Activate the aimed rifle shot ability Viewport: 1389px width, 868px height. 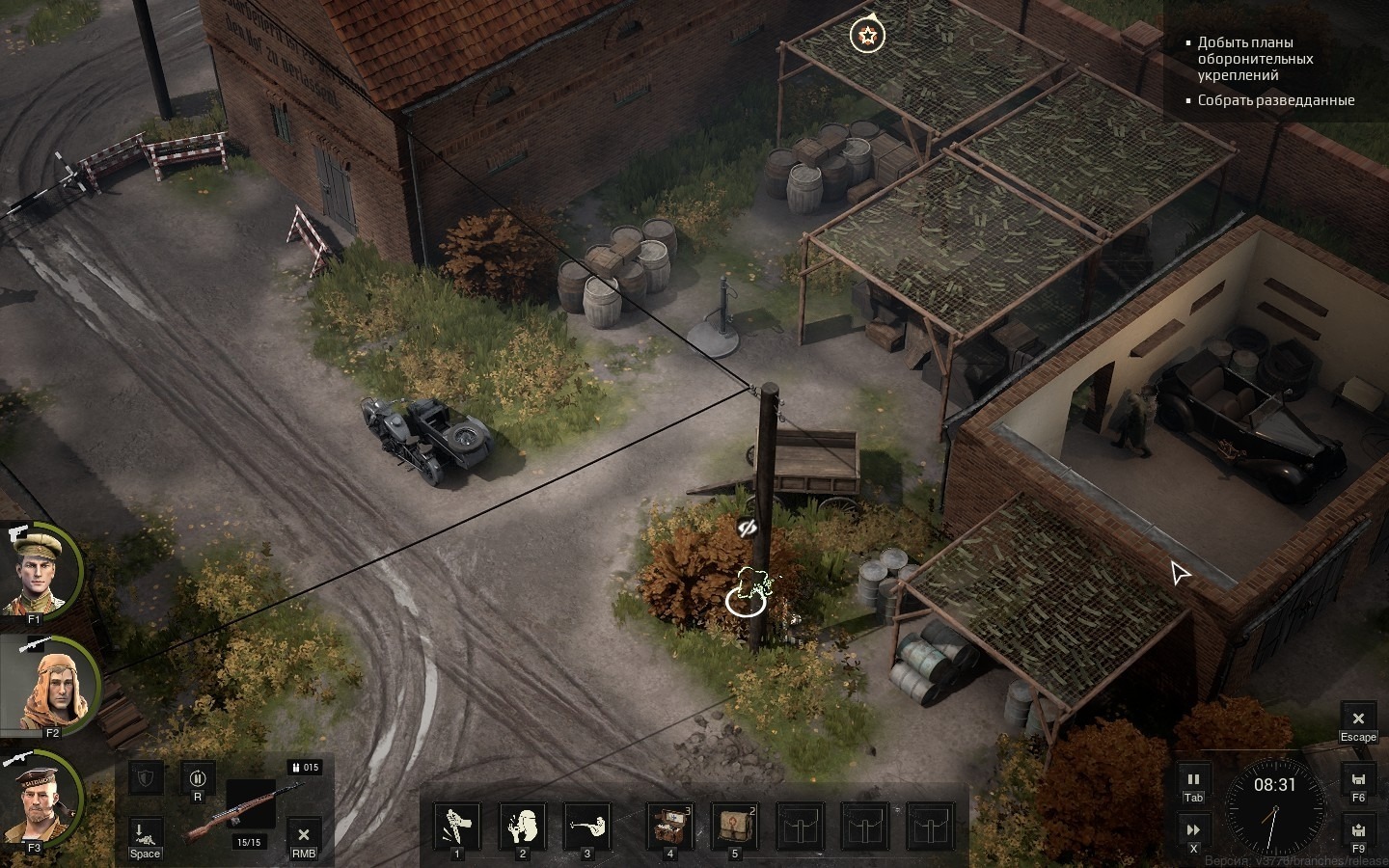tap(586, 827)
